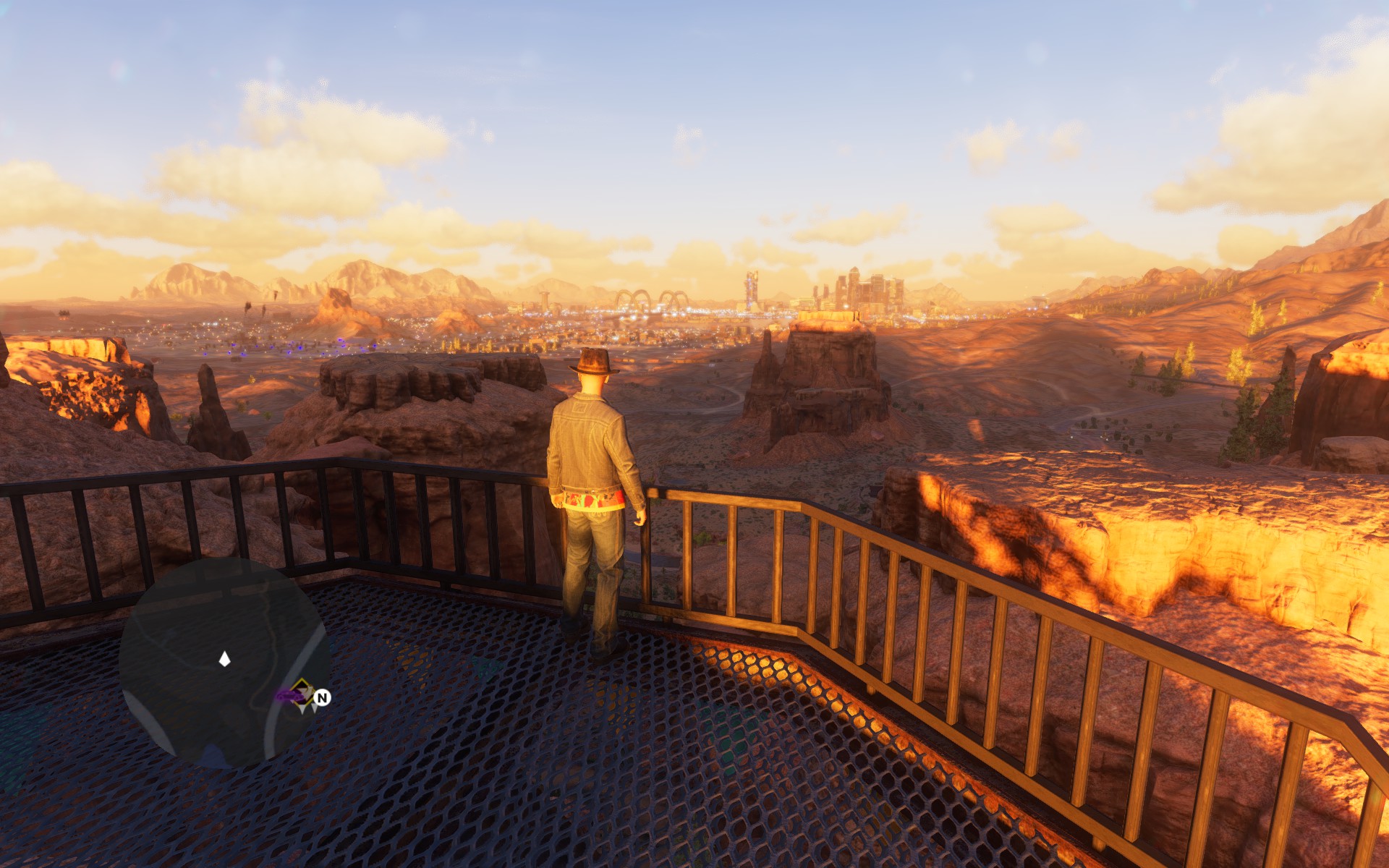This screenshot has width=1389, height=868.
Task: Click the white player arrow on minimap
Action: [224, 658]
